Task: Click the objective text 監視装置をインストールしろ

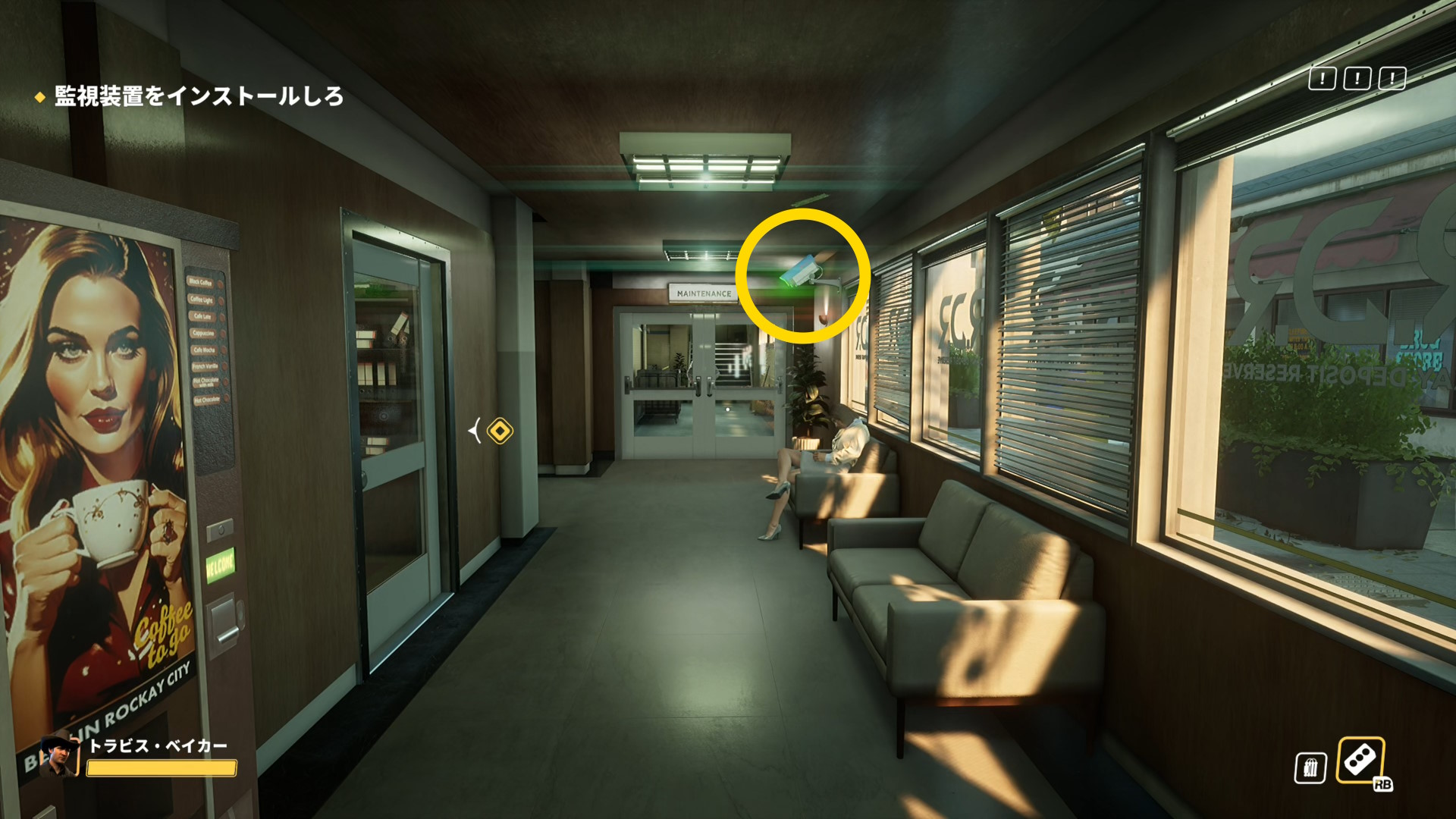Action: coord(199,96)
